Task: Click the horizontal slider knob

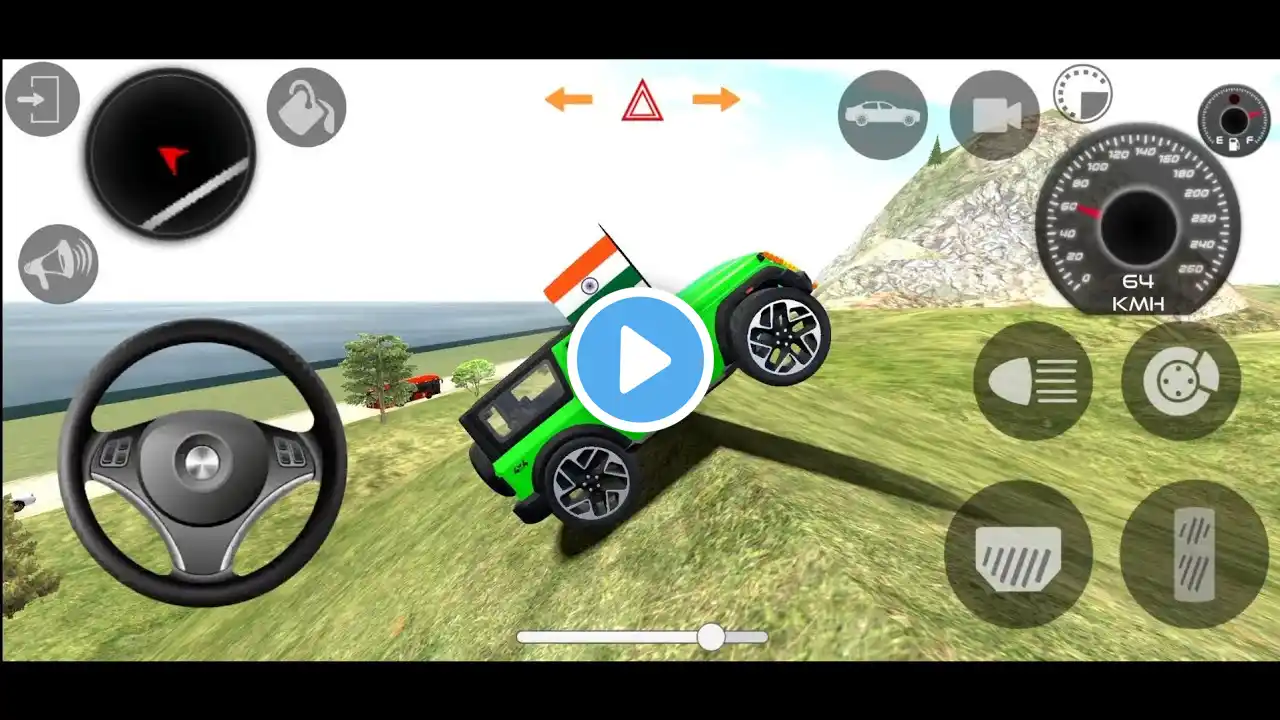Action: point(711,637)
